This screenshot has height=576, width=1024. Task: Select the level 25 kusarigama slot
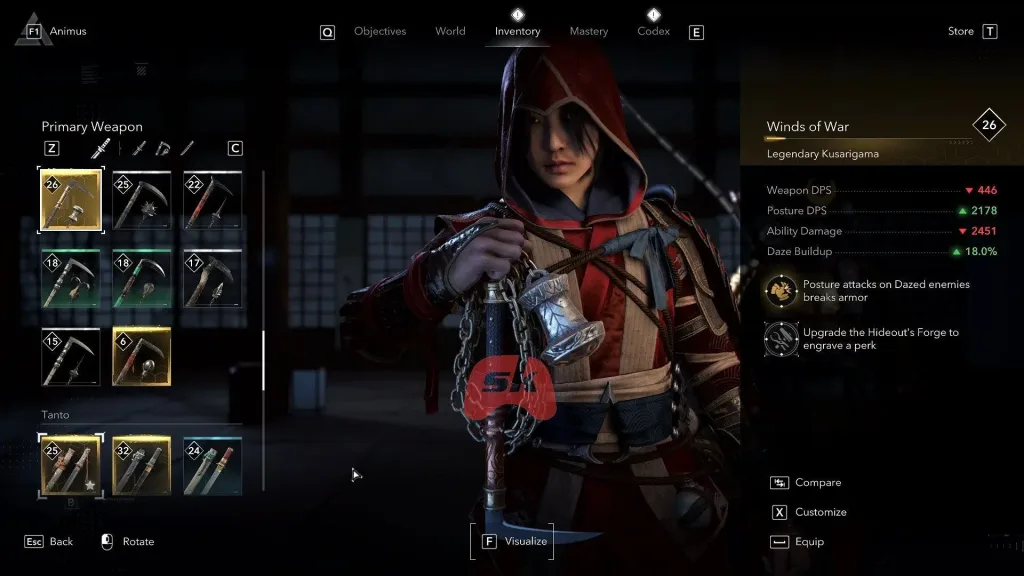click(141, 200)
